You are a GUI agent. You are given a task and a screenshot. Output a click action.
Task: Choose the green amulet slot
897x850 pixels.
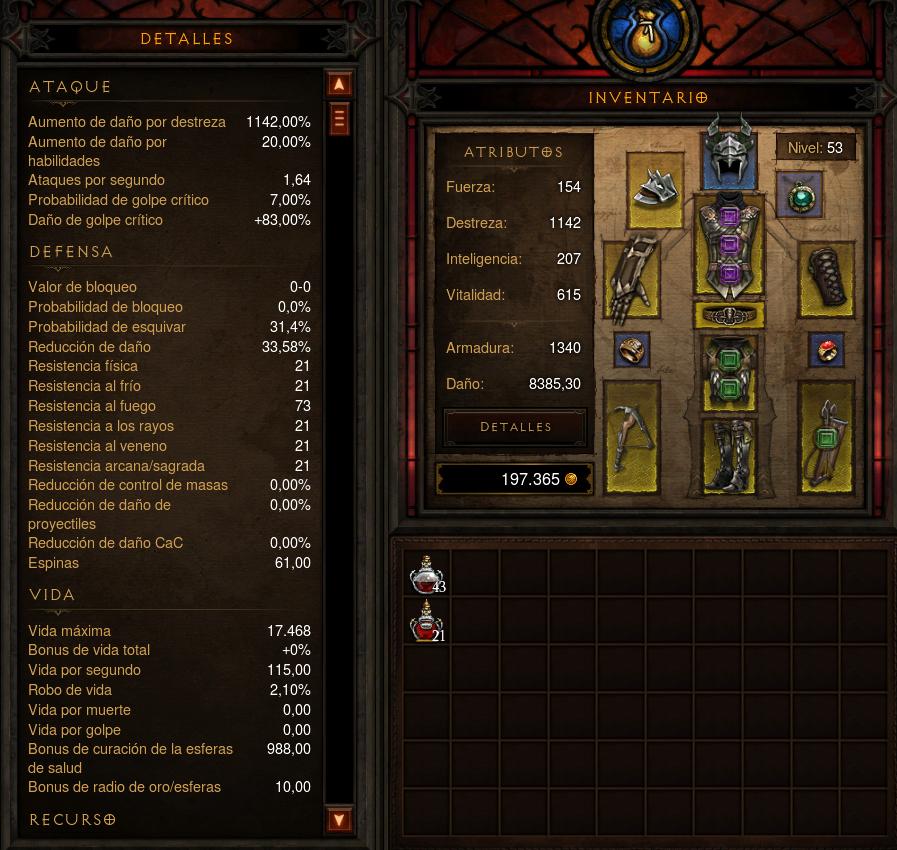click(800, 197)
